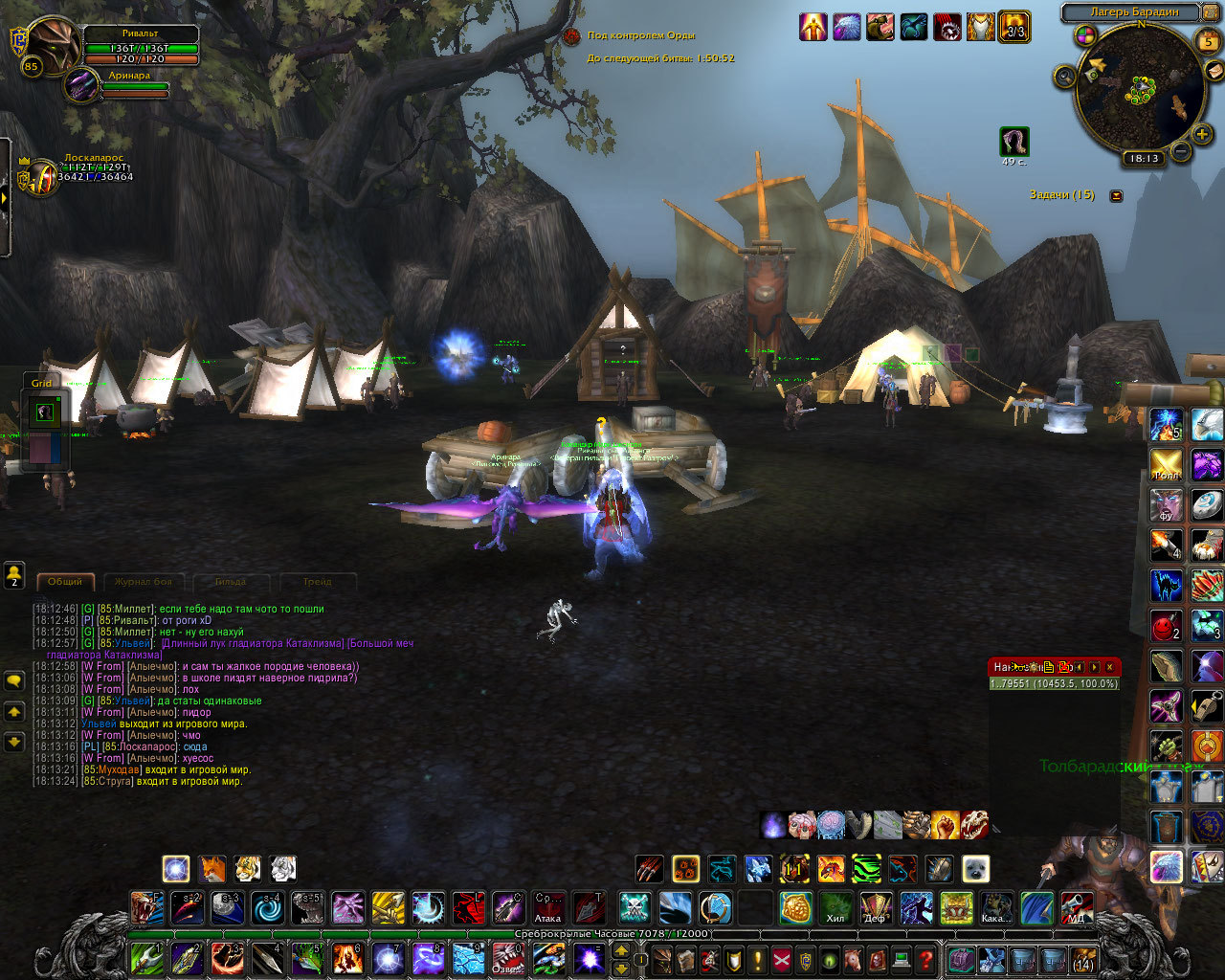Activate the Деф shield action button
Viewport: 1225px width, 980px height.
(x=876, y=907)
